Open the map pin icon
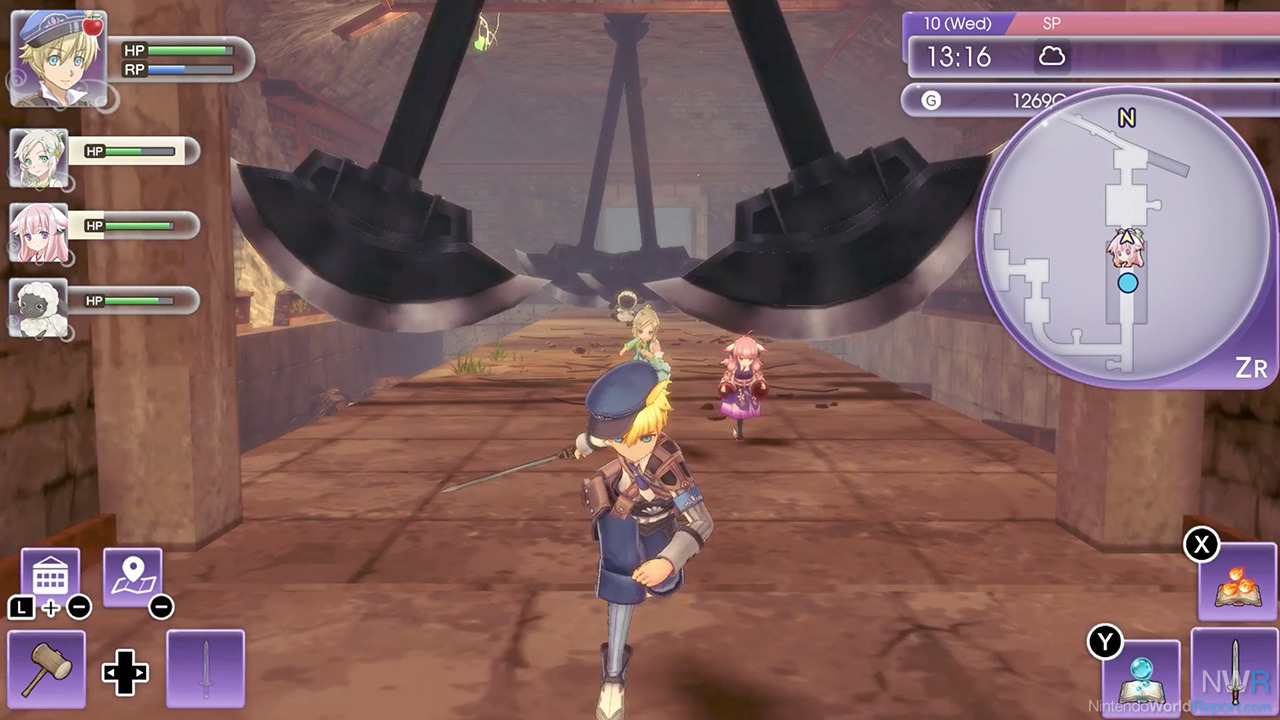 pos(132,577)
